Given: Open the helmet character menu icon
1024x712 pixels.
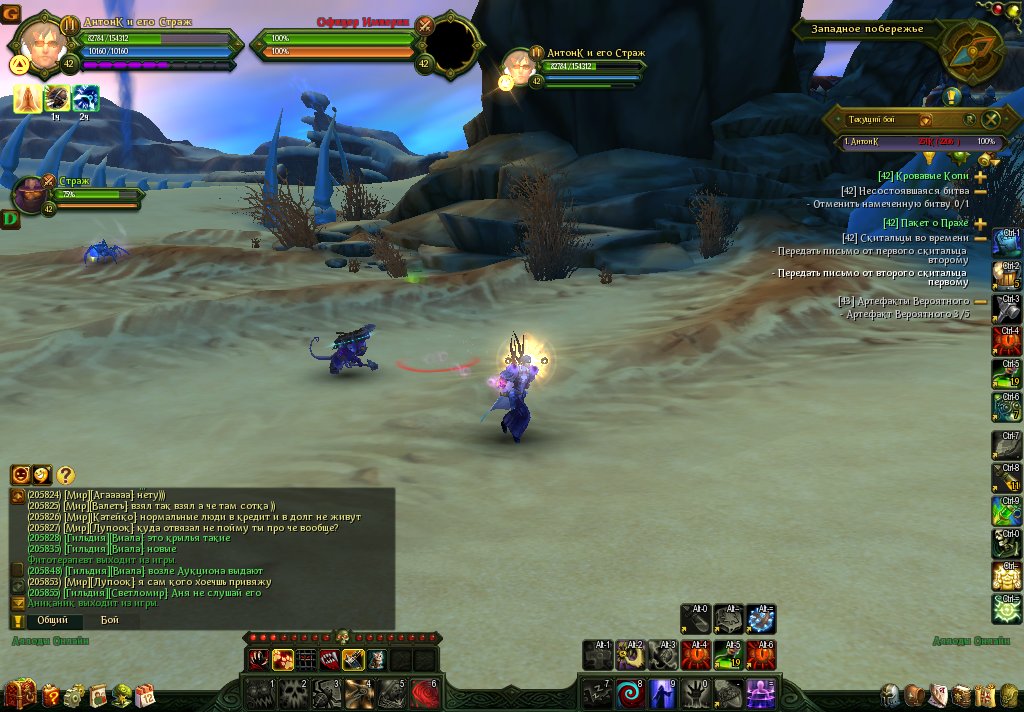Looking at the screenshot, I should pos(889,695).
